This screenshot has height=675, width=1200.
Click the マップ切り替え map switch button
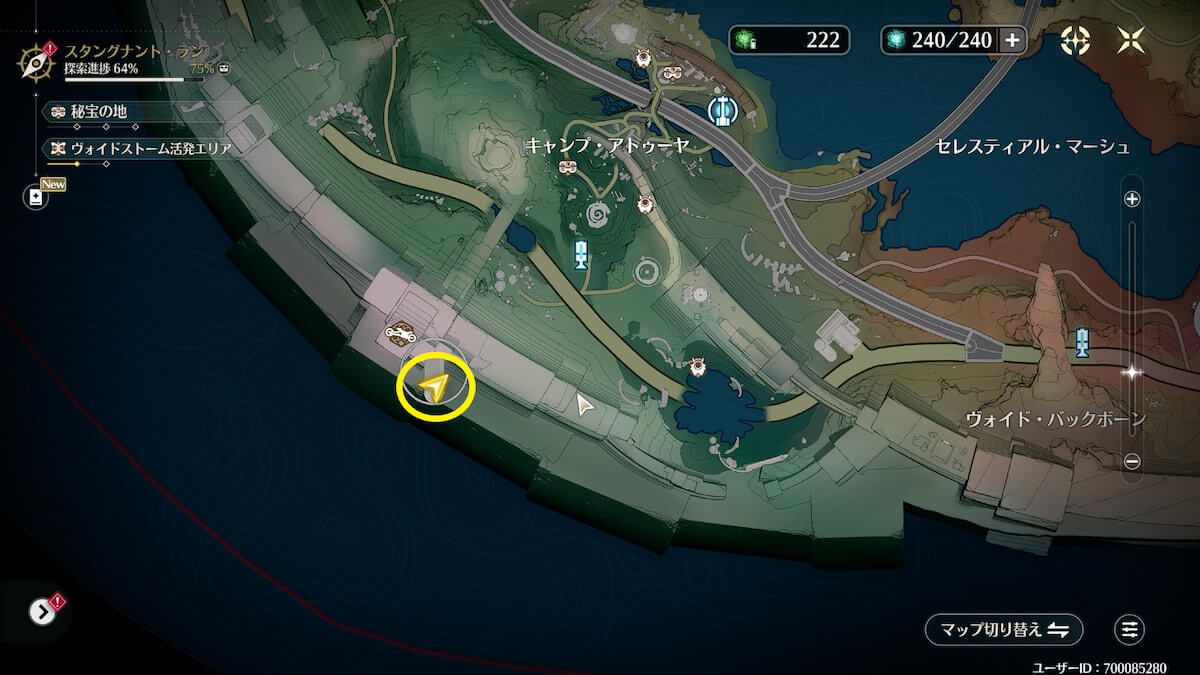(1003, 629)
